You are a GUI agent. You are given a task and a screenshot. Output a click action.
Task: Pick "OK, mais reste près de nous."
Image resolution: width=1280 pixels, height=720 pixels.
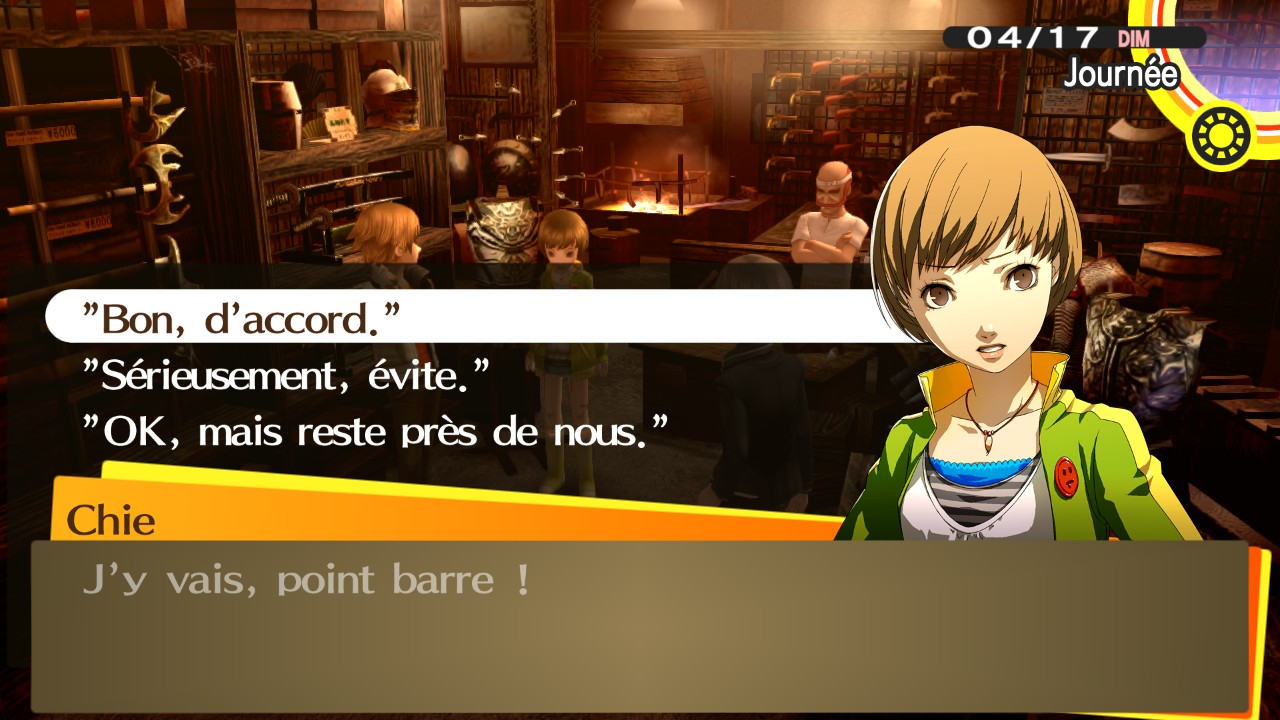point(375,431)
